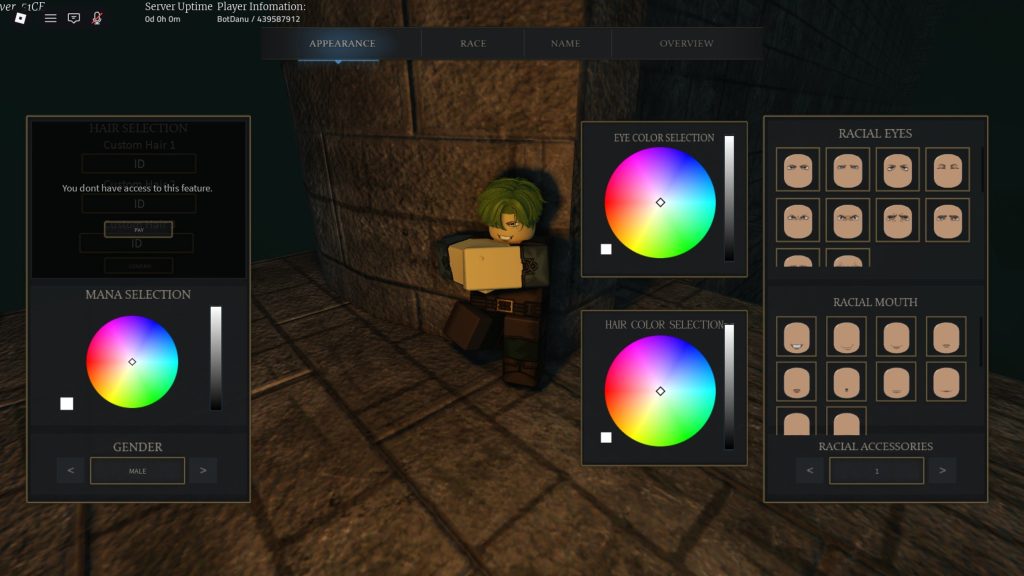Advance Racial Accessories with right arrow
Viewport: 1024px width, 576px height.
click(942, 470)
